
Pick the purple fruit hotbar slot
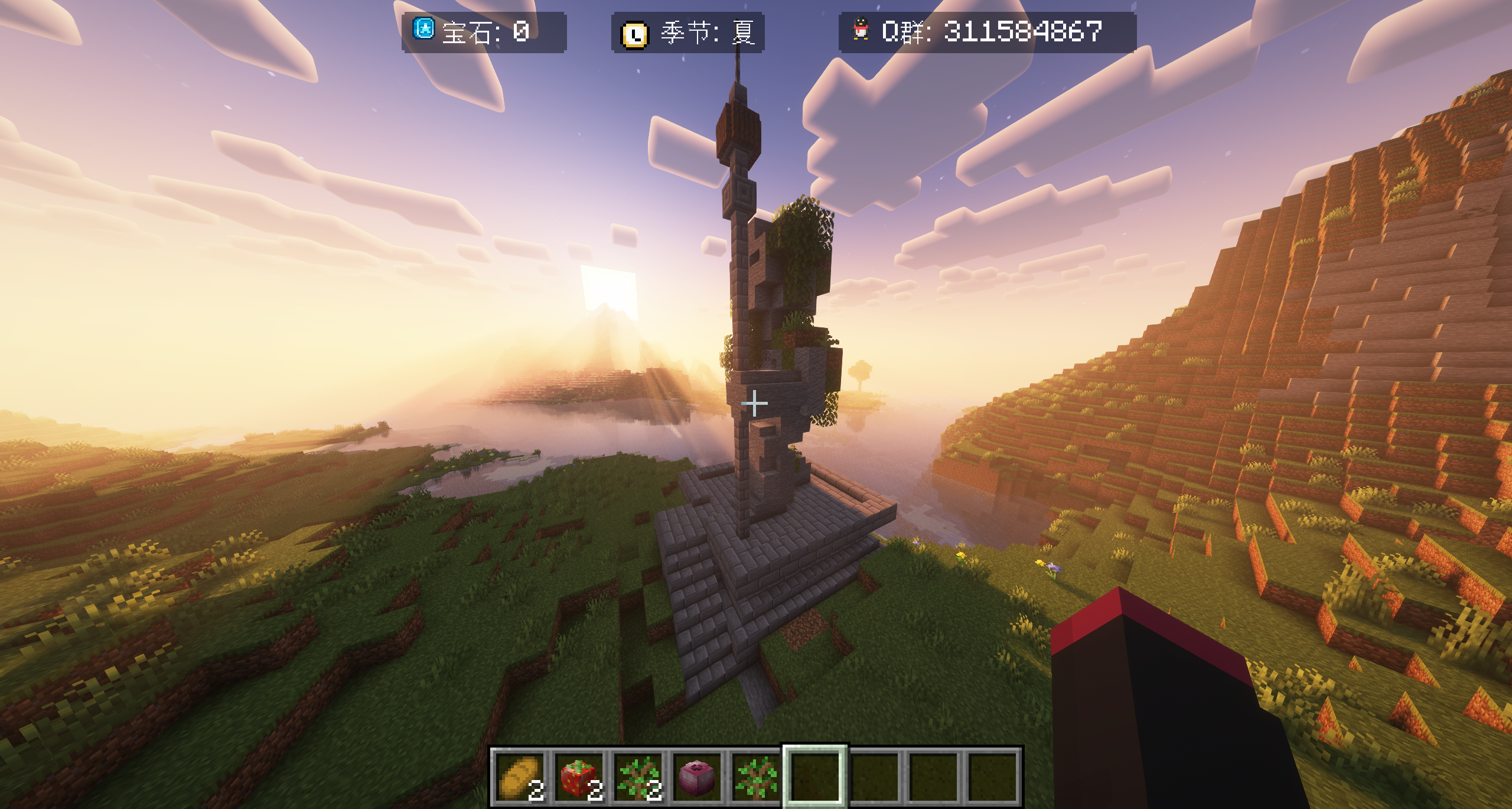(698, 778)
